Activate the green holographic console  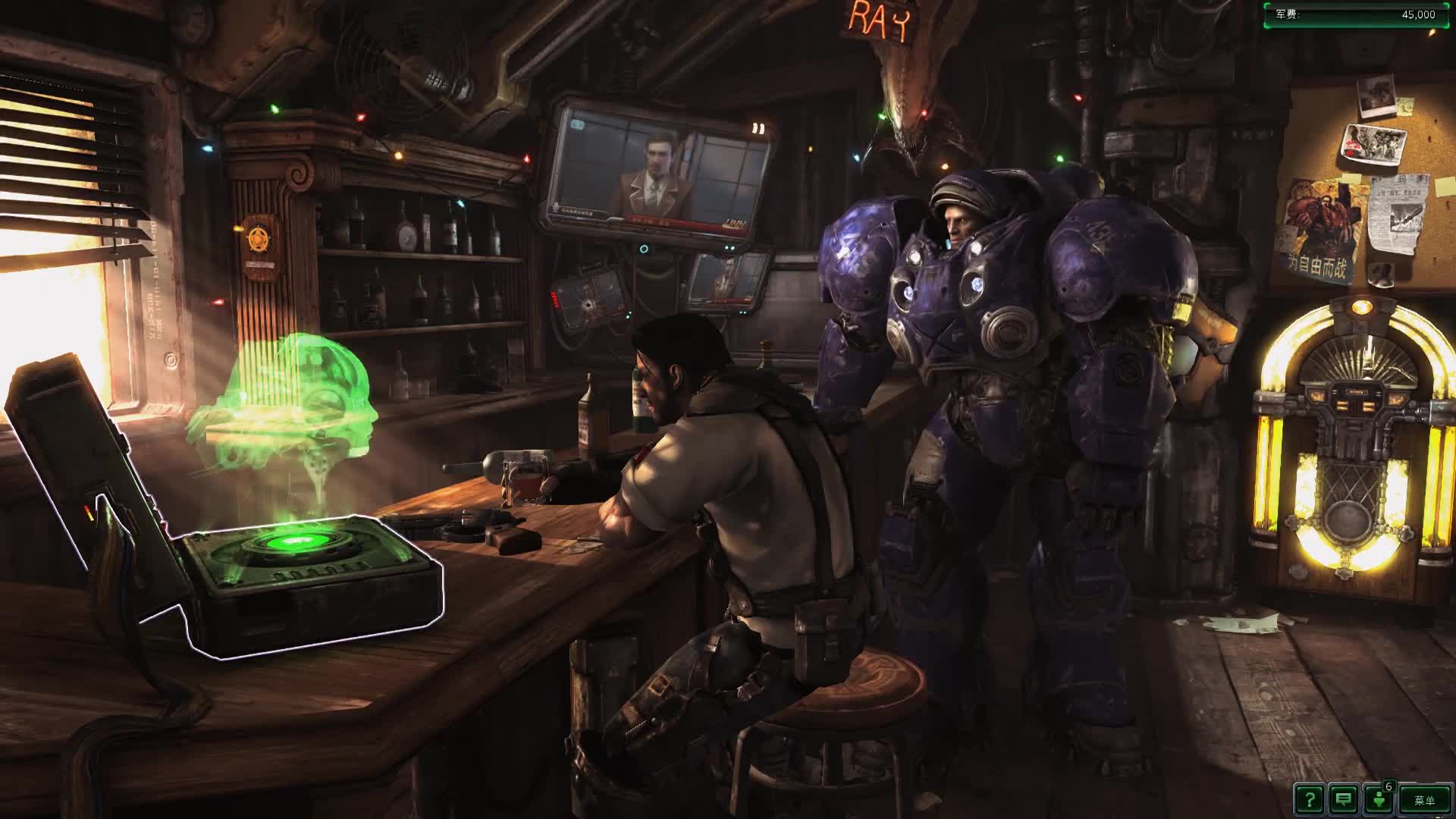click(x=296, y=546)
